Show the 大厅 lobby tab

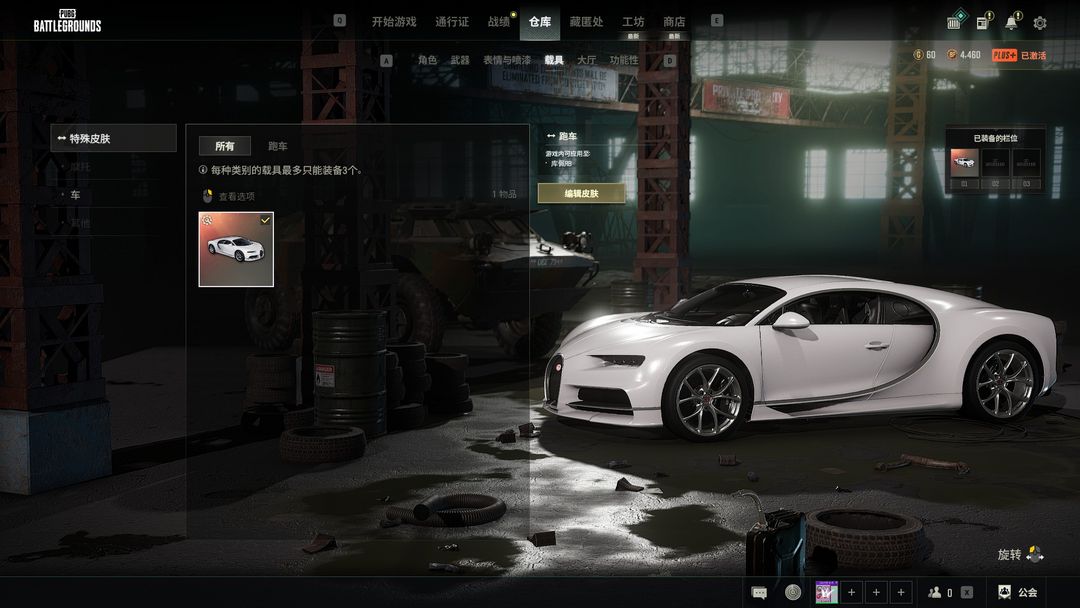point(586,60)
